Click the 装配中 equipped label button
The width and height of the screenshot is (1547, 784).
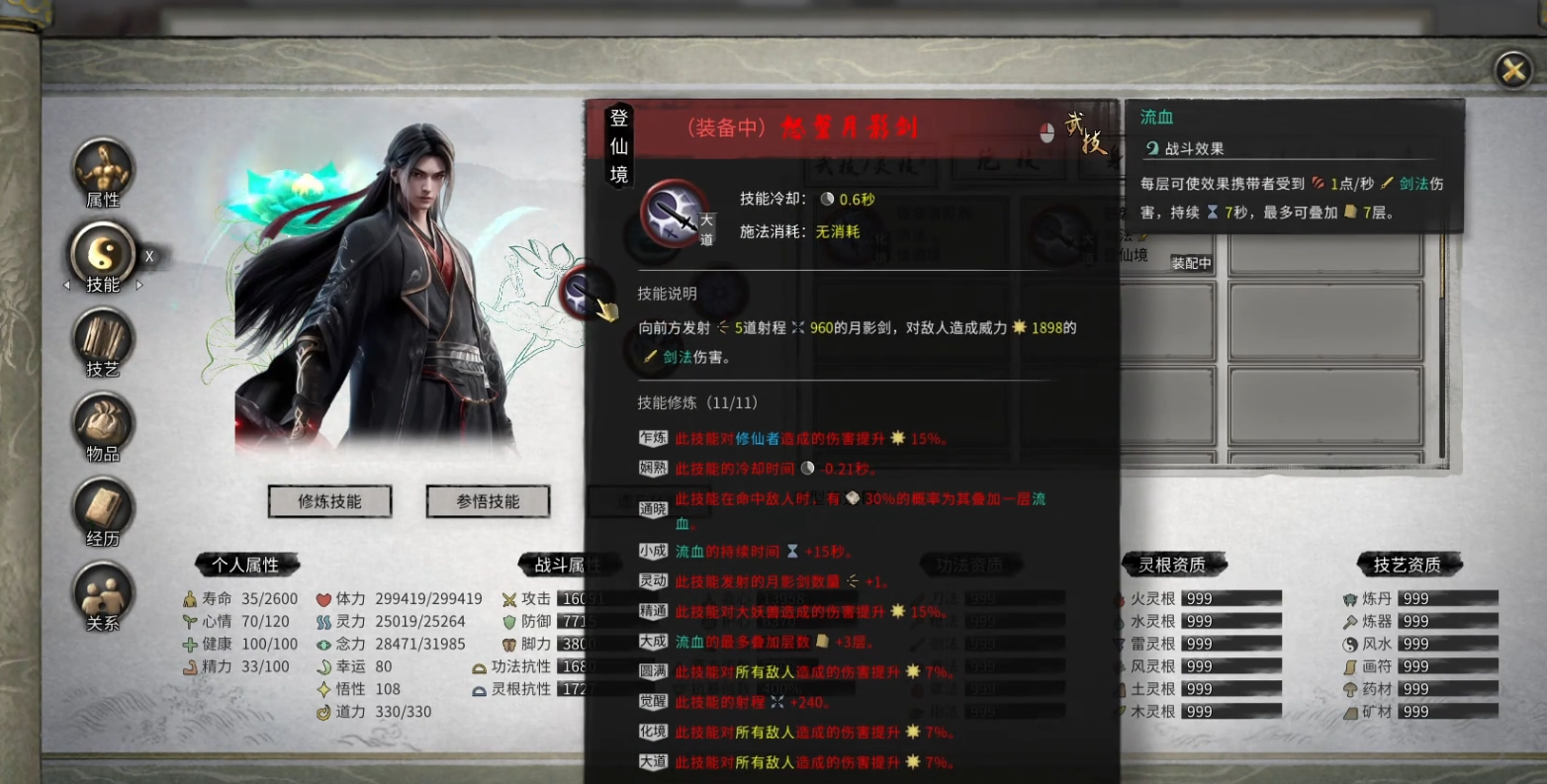(x=1191, y=263)
